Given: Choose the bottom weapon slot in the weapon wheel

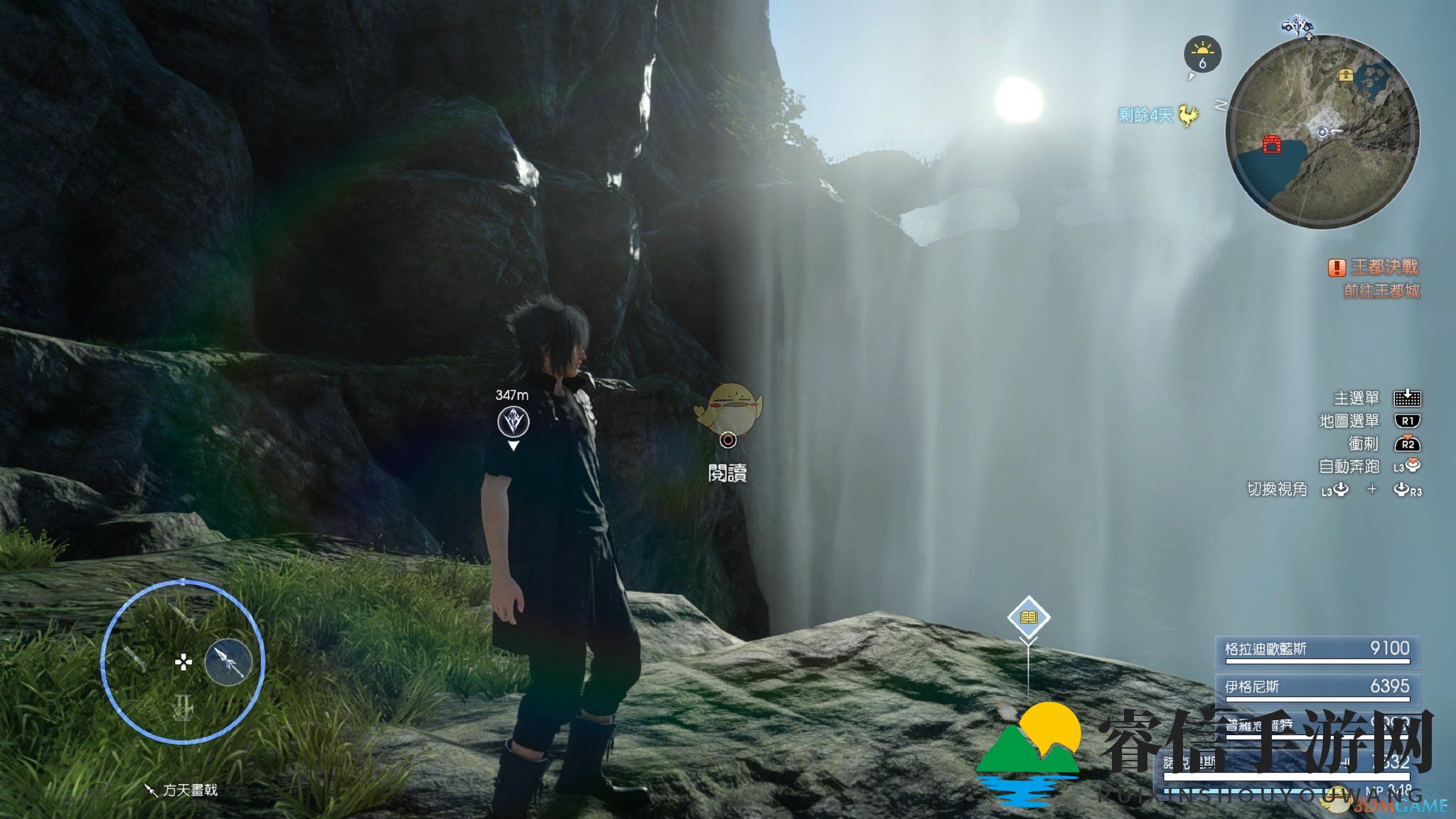Looking at the screenshot, I should (183, 707).
